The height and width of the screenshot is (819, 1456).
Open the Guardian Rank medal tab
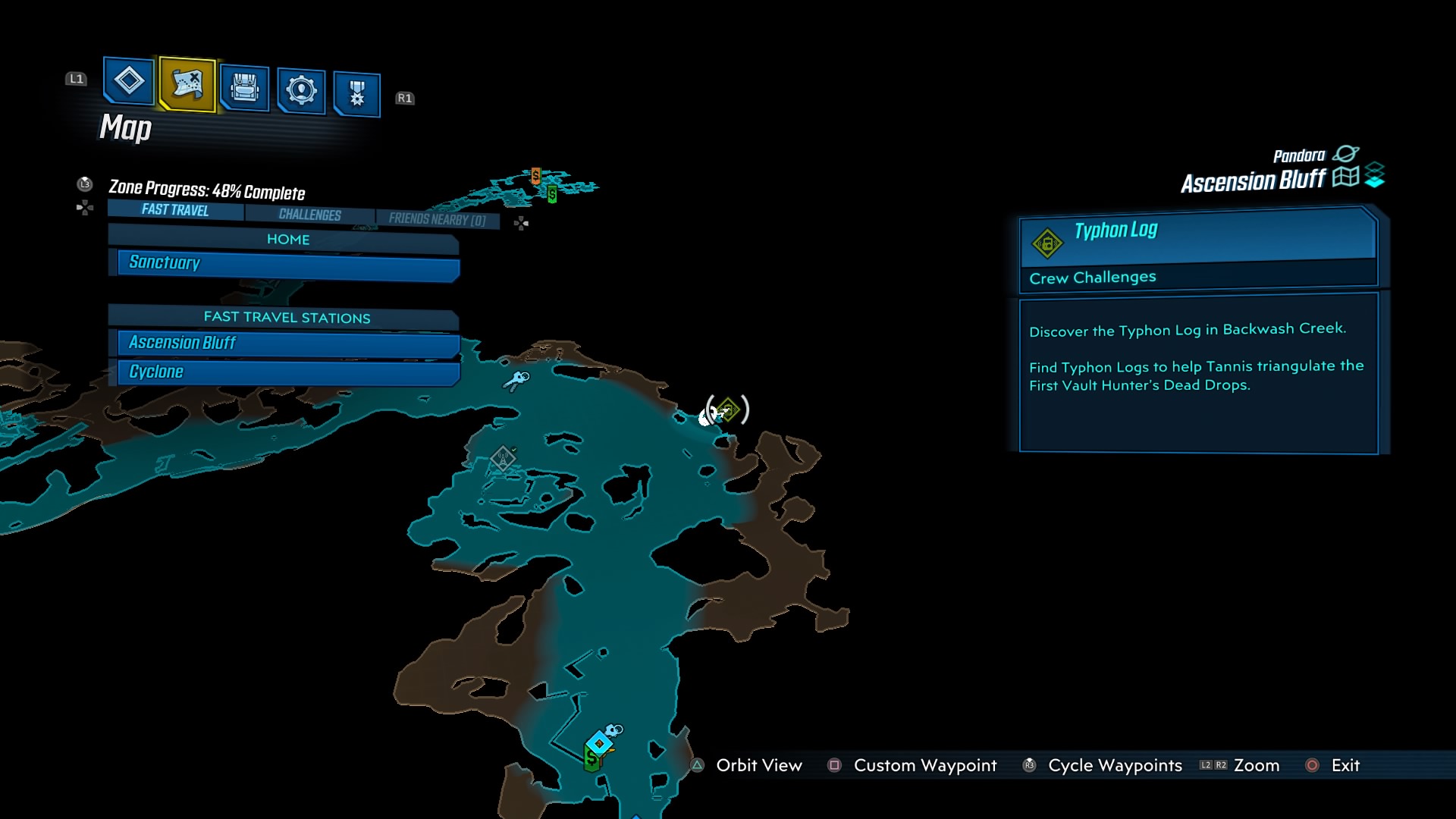(356, 94)
